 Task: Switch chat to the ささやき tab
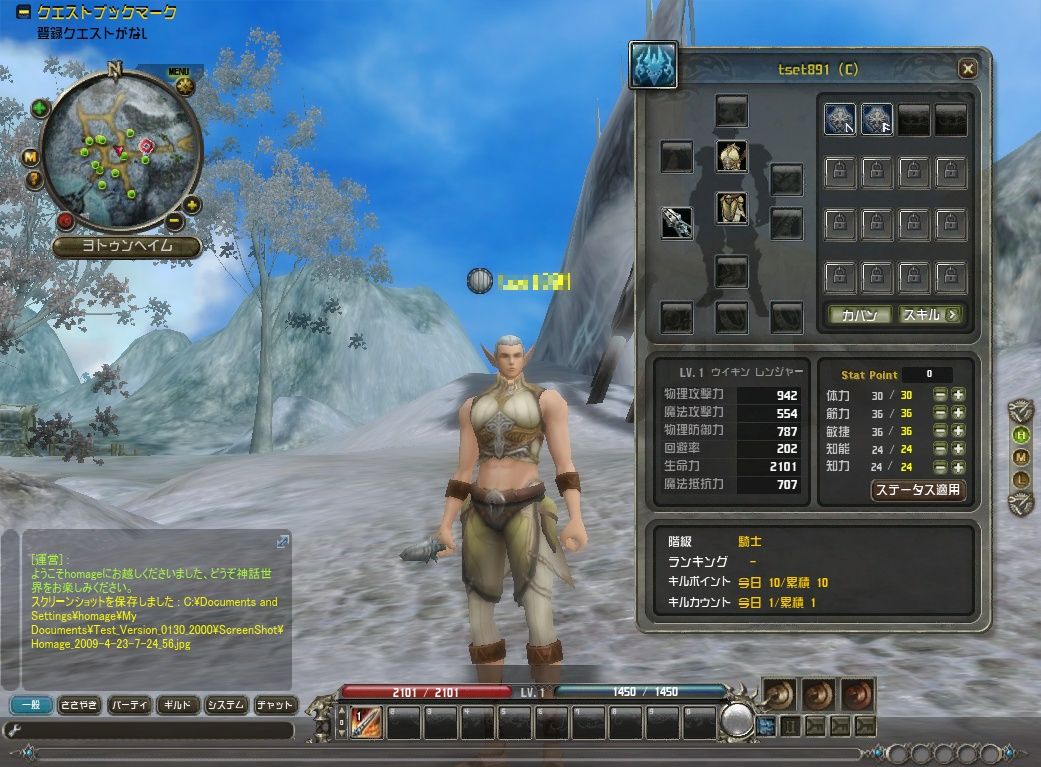(x=79, y=705)
